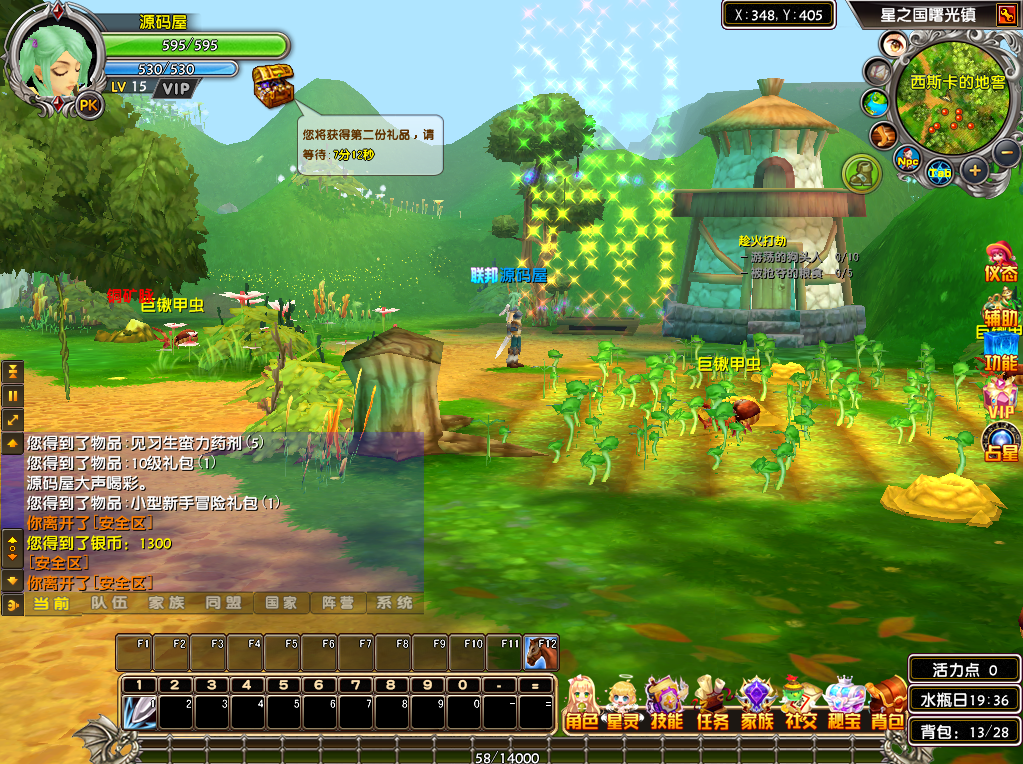Image resolution: width=1023 pixels, height=764 pixels.
Task: Select the 国家 nation chat tab
Action: pos(280,603)
